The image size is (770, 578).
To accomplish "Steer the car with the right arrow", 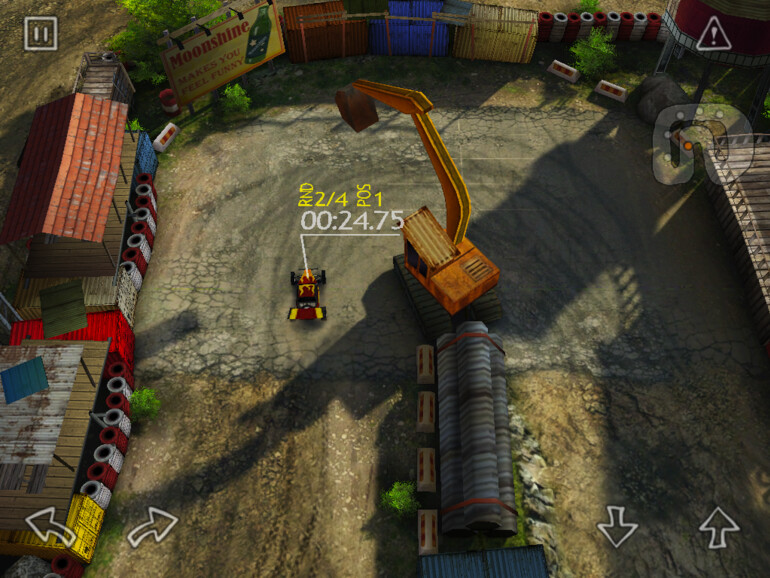I will coord(152,527).
